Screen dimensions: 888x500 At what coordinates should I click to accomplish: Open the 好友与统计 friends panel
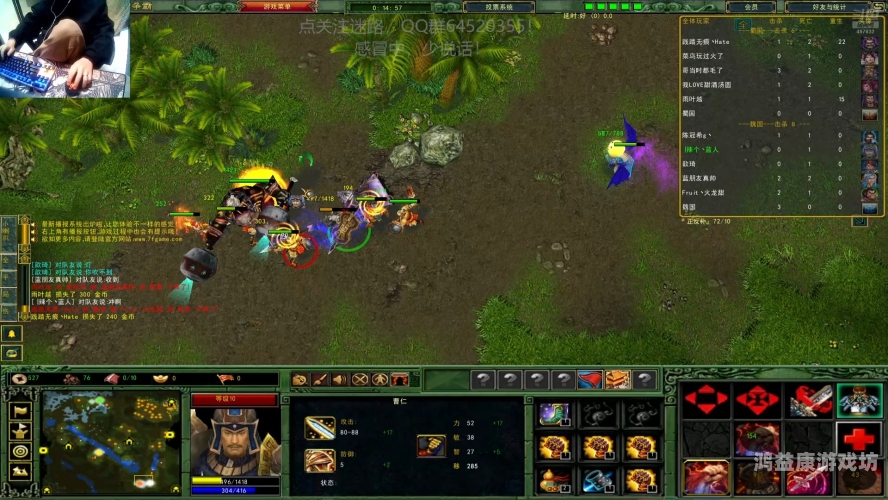click(829, 7)
